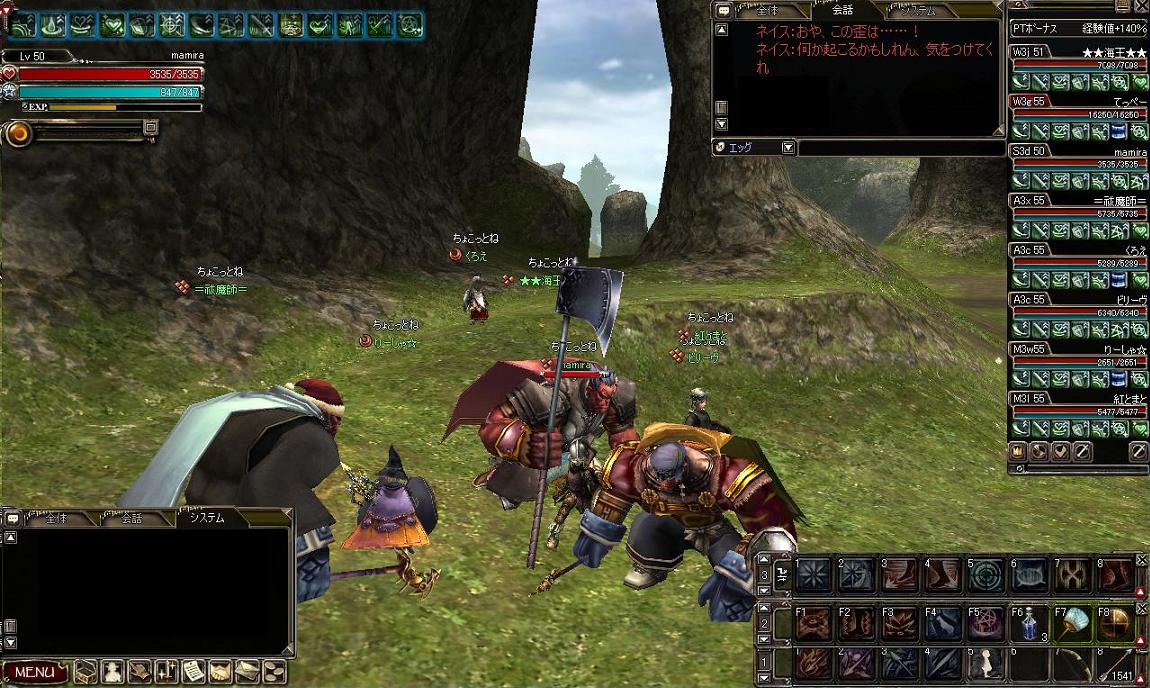Open the envelope mail icon
1150x688 pixels.
246,672
